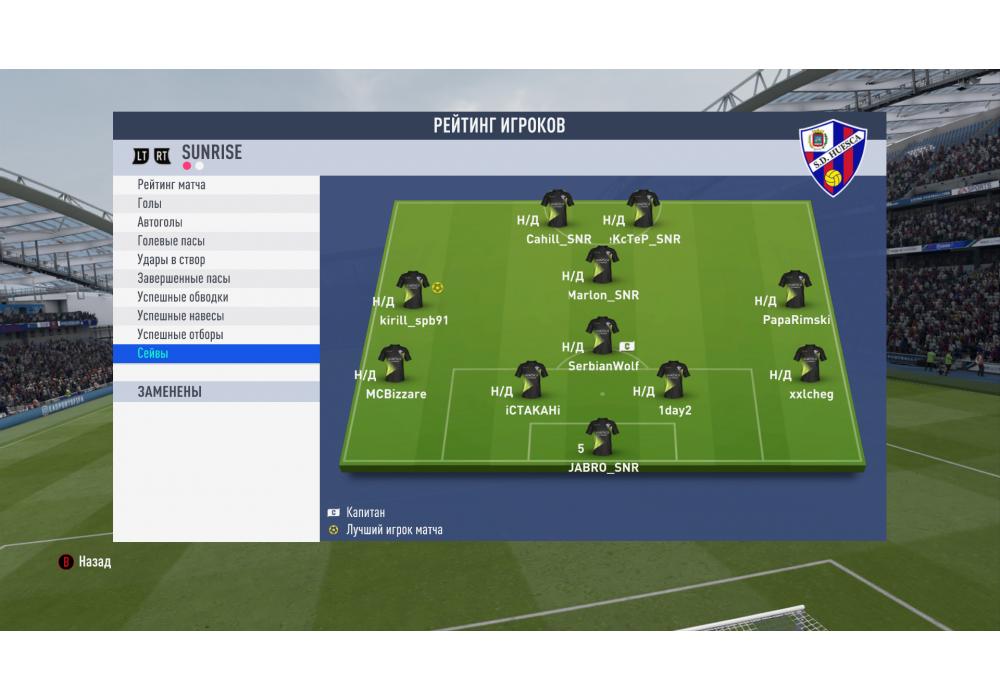Choose xxlcheg on the right flank

[x=809, y=364]
